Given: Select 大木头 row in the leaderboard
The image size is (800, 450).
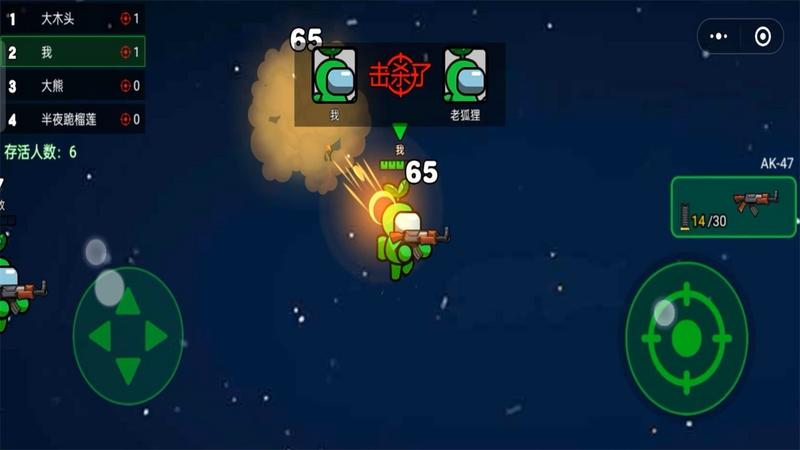Looking at the screenshot, I should point(72,18).
